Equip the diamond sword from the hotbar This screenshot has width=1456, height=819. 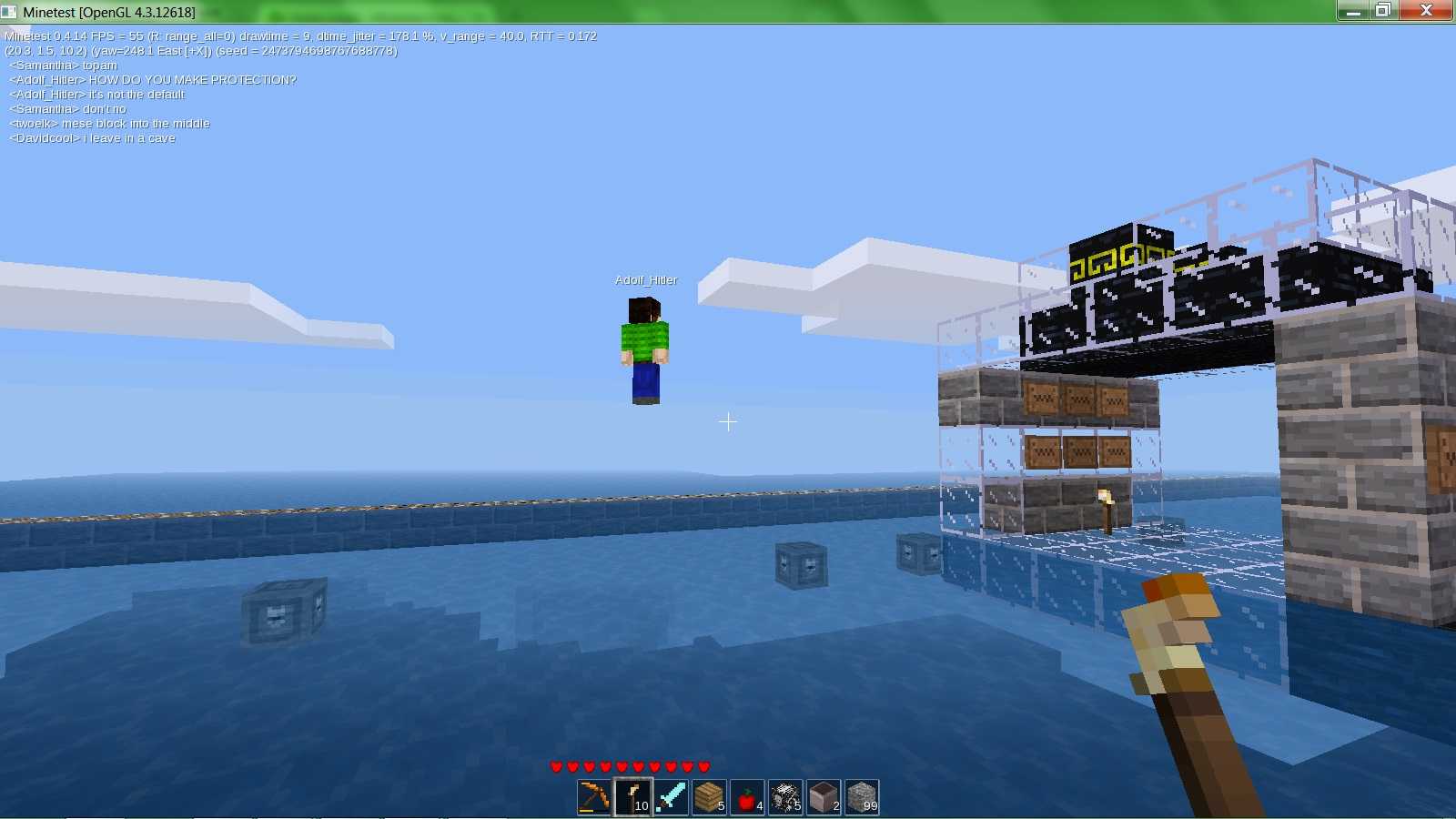pyautogui.click(x=671, y=797)
